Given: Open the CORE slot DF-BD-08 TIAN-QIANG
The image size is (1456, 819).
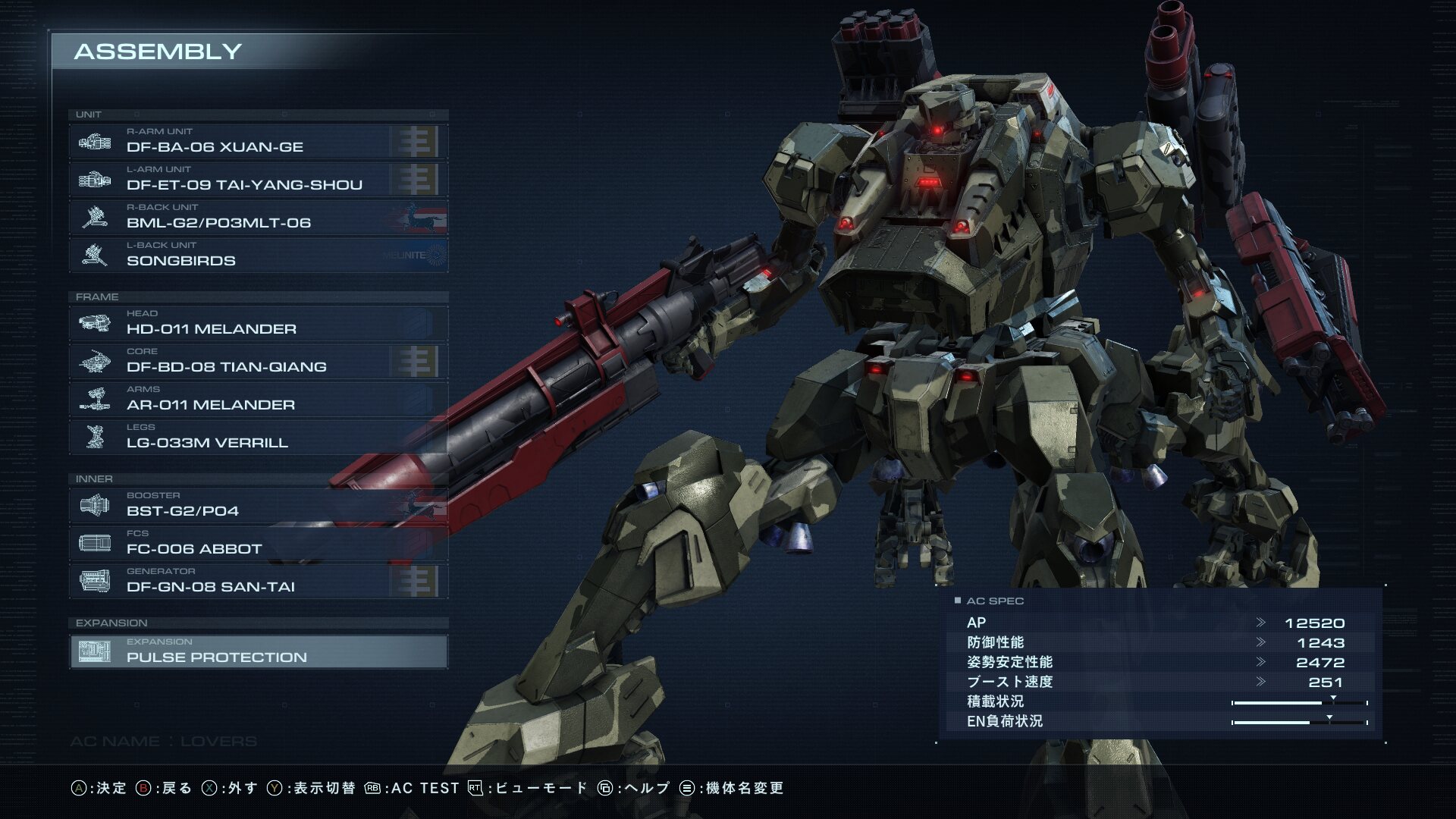Looking at the screenshot, I should click(258, 362).
